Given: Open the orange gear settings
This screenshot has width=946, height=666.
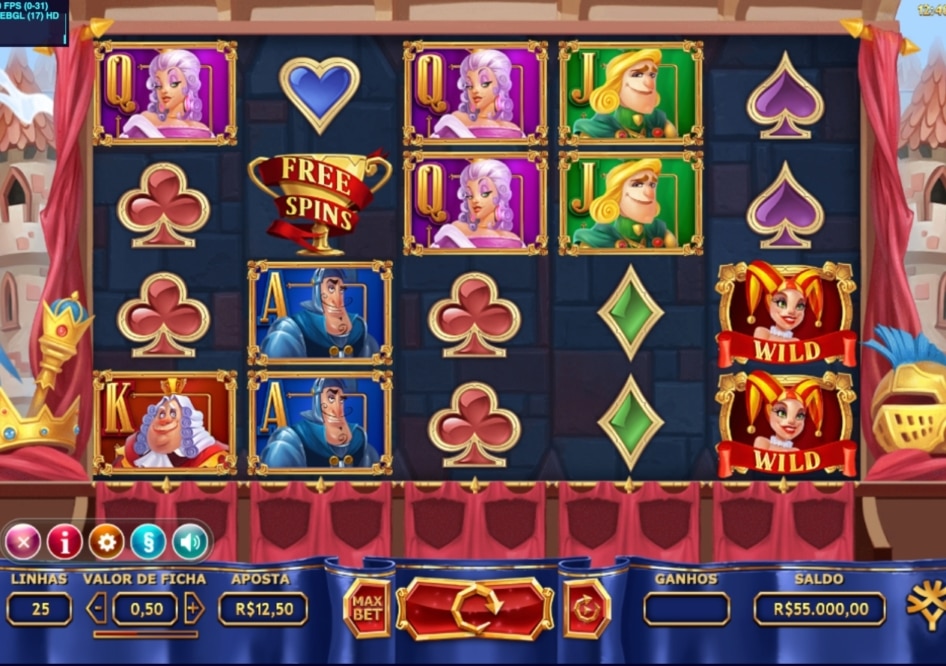Looking at the screenshot, I should (106, 542).
